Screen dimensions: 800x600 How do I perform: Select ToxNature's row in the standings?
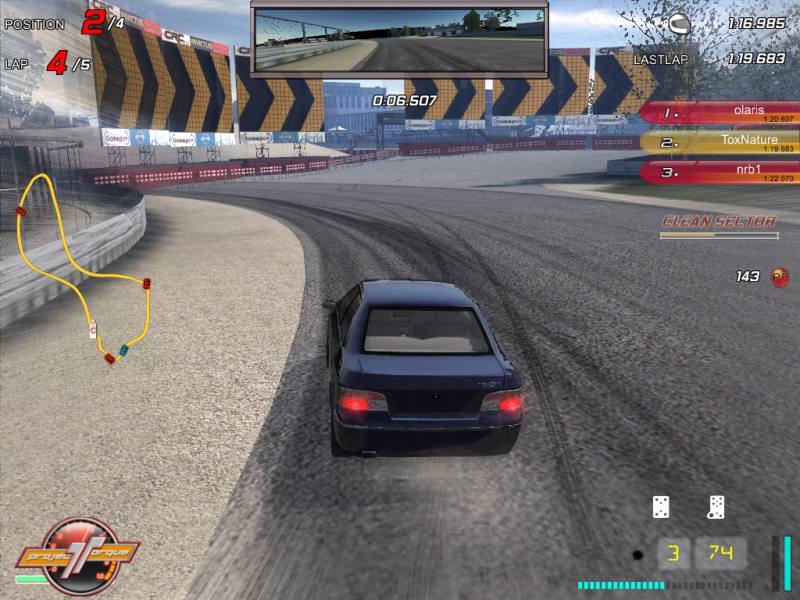pyautogui.click(x=720, y=143)
